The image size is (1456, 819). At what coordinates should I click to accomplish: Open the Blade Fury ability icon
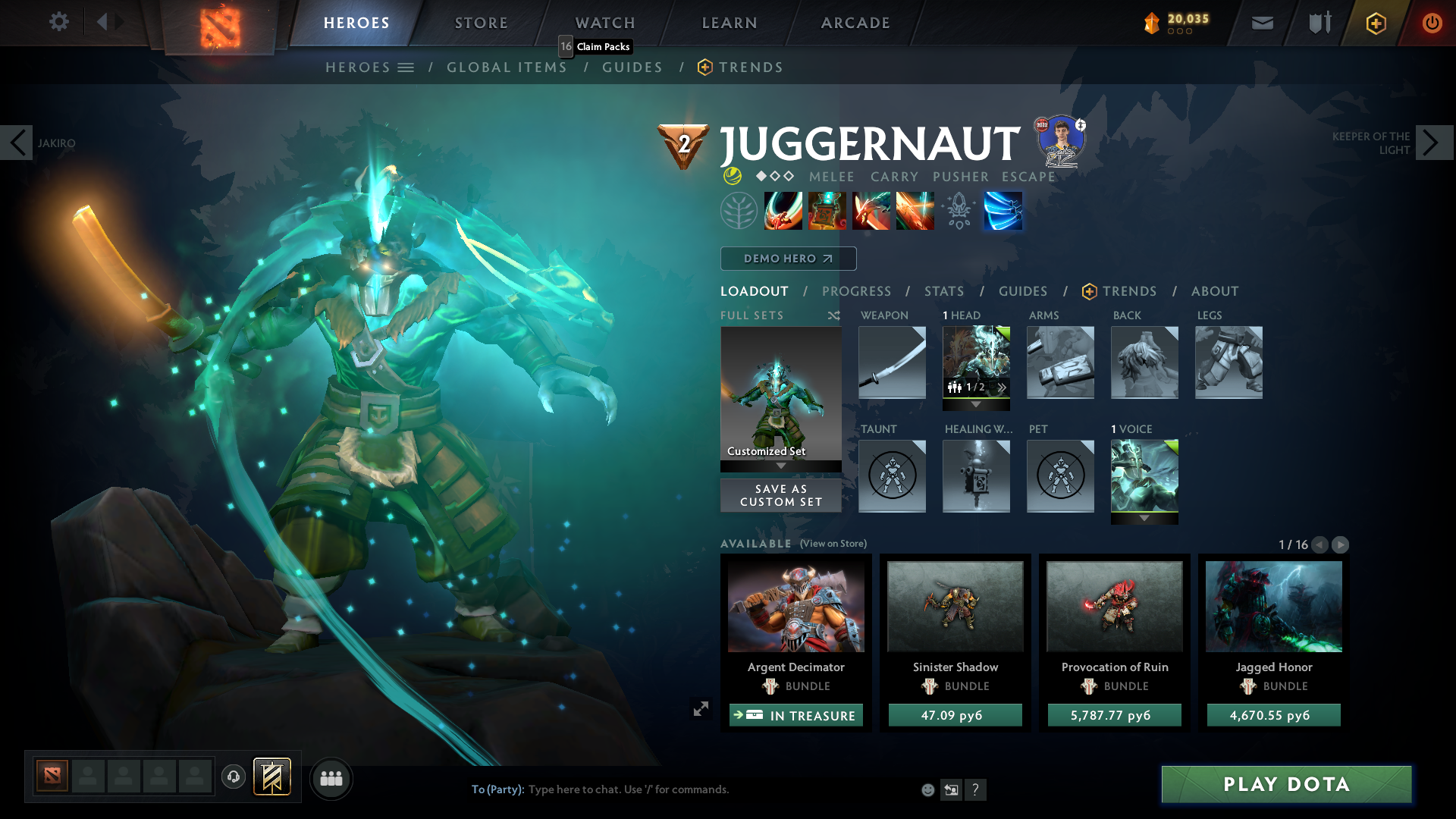(x=783, y=211)
